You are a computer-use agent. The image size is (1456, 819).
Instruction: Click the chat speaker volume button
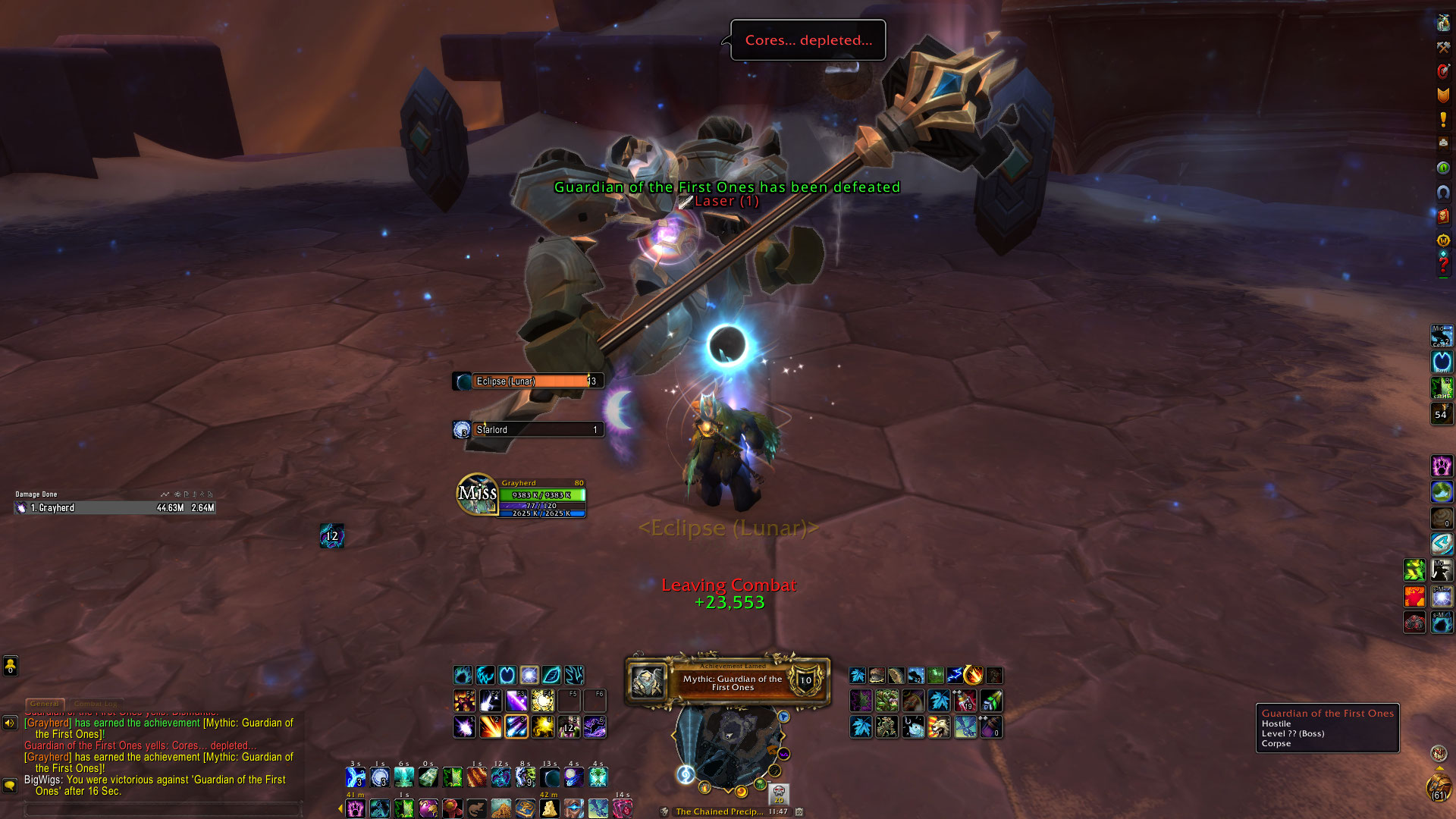(x=10, y=723)
